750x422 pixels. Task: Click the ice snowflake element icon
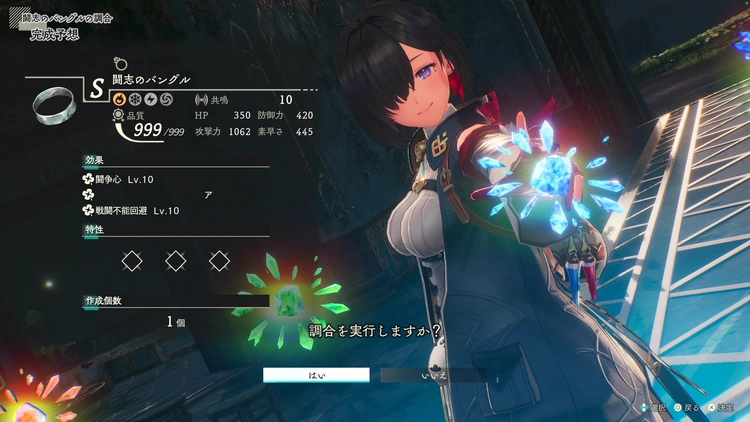pos(133,100)
